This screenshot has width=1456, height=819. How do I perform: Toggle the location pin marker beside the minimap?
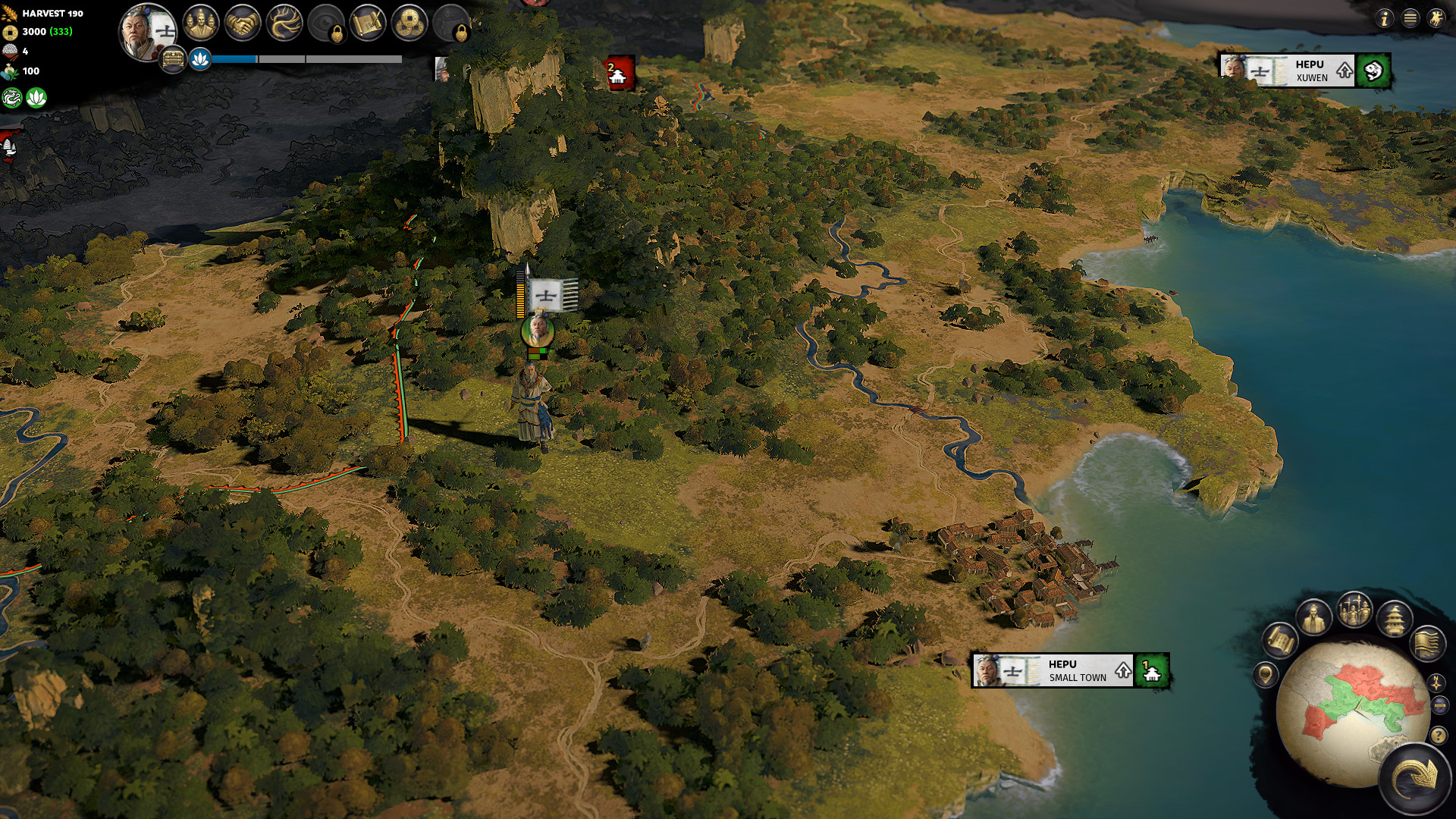coord(1265,675)
